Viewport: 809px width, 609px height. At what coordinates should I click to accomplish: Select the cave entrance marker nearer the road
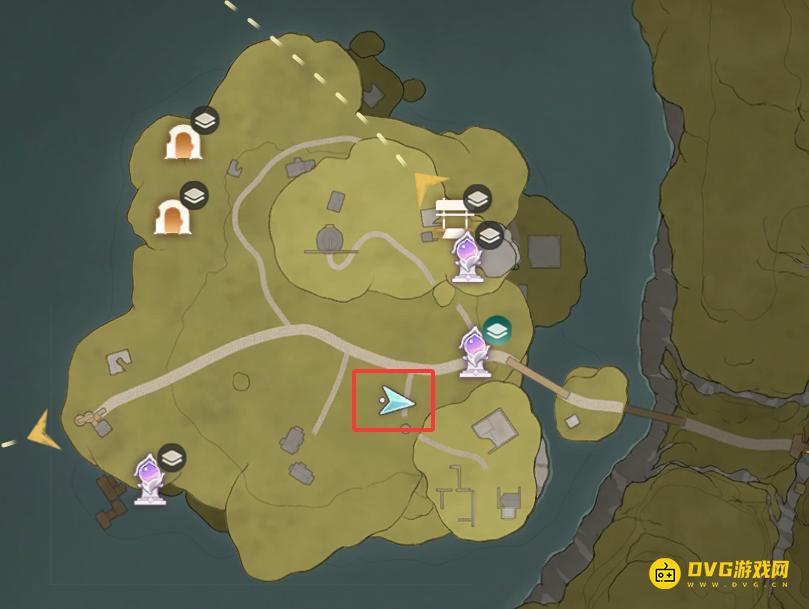point(170,216)
